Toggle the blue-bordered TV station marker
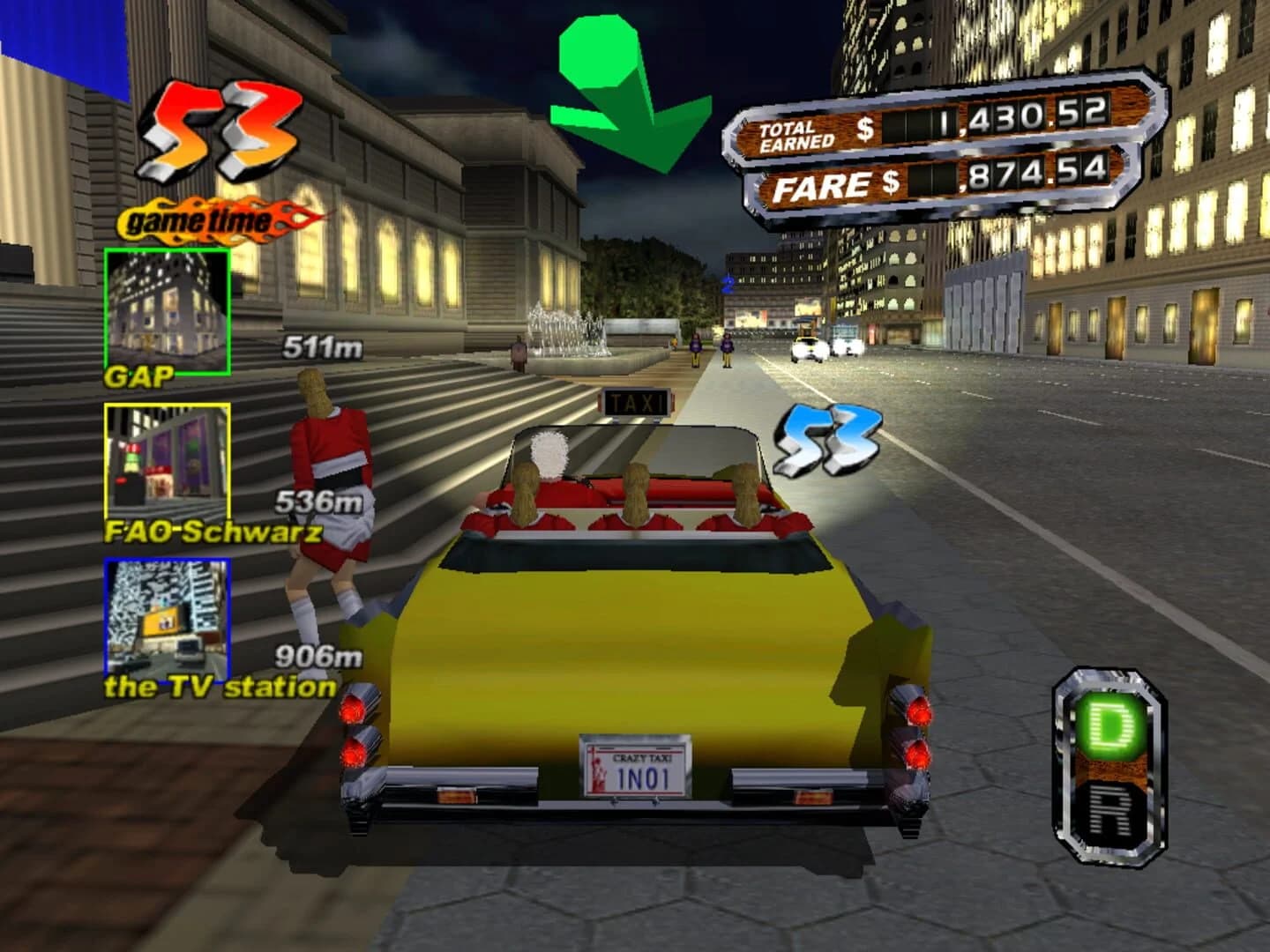Viewport: 1270px width, 952px height. pos(167,617)
